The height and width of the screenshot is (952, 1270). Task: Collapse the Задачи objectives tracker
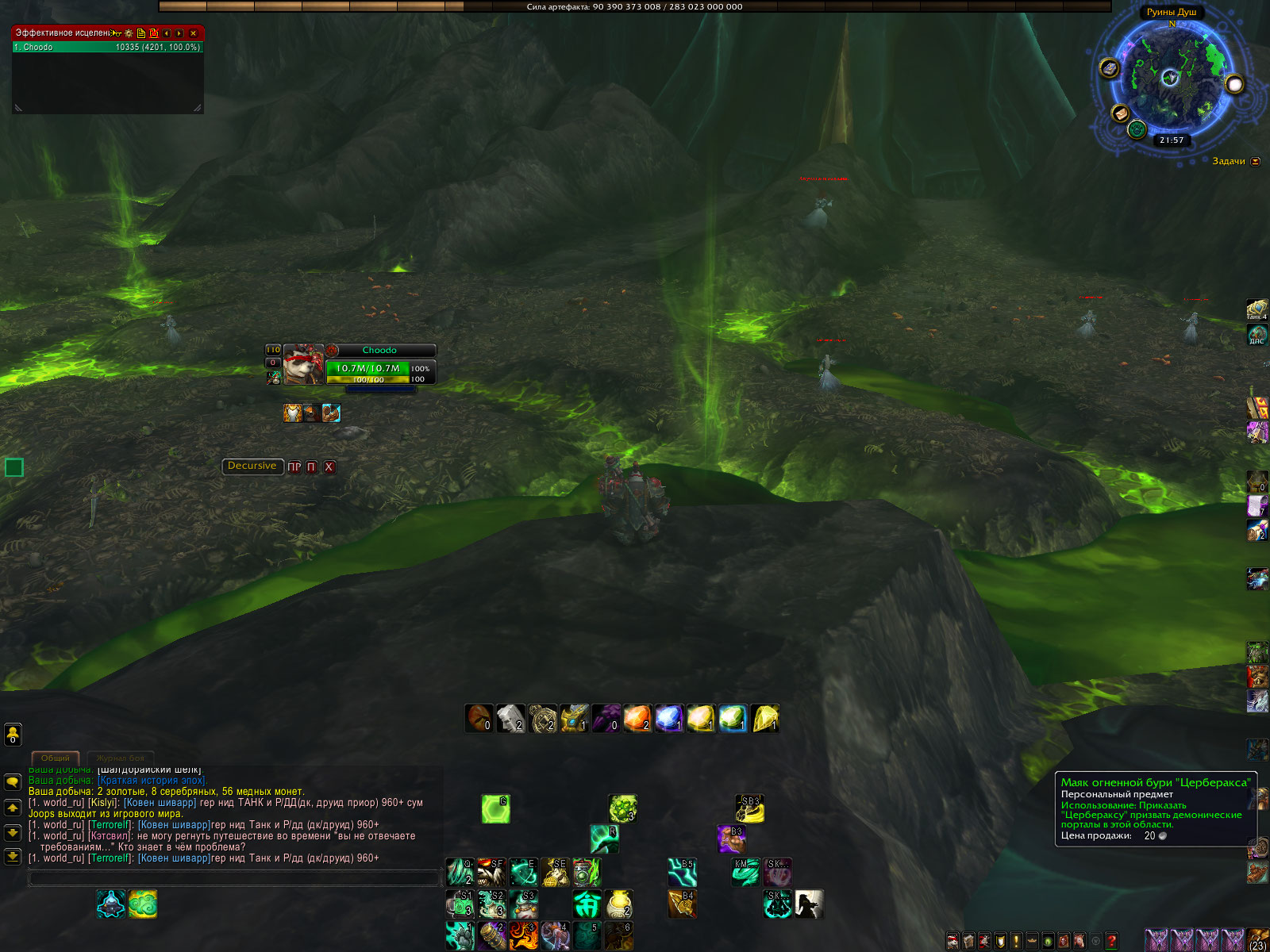click(1255, 162)
